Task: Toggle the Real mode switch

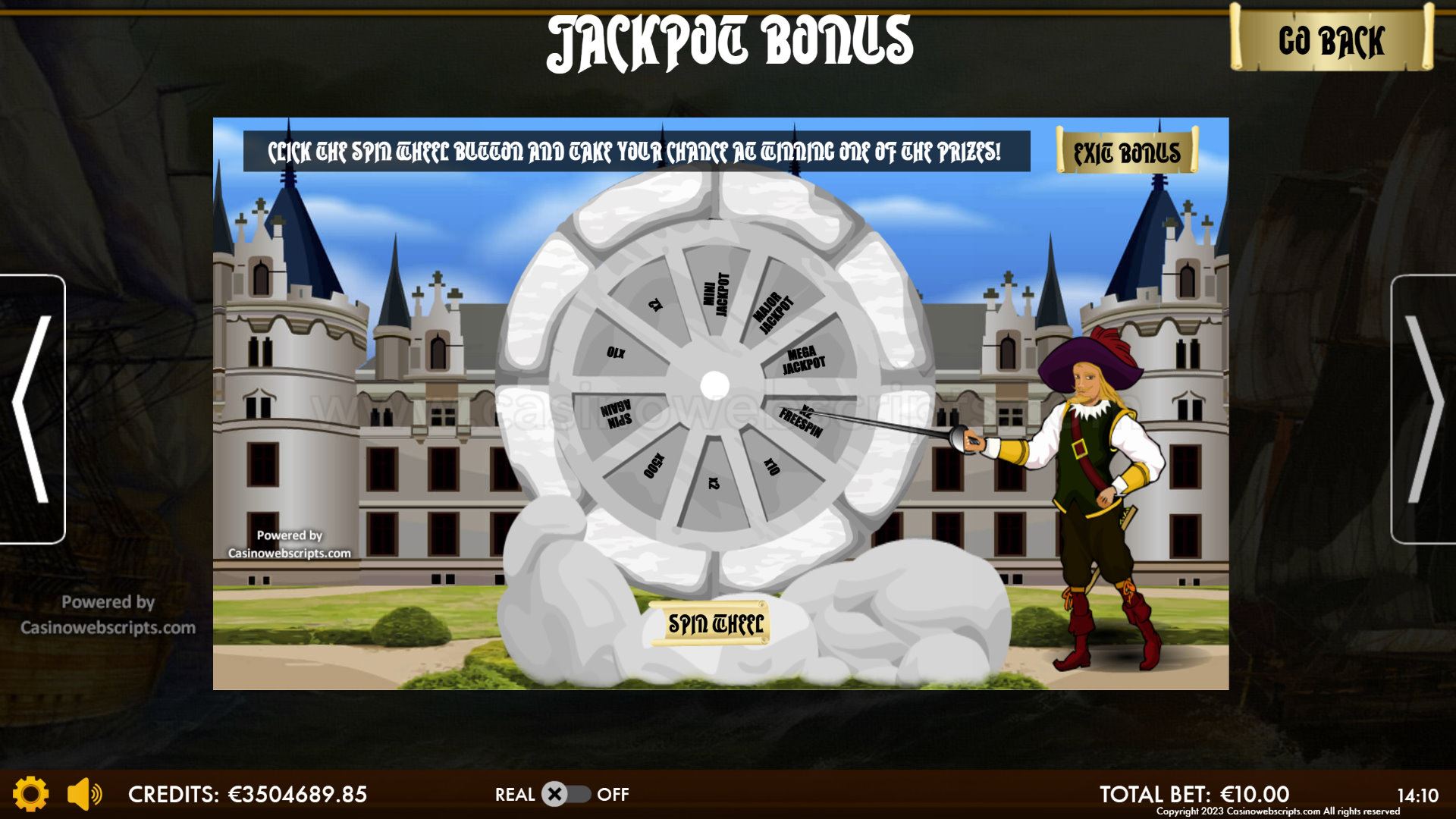Action: [x=566, y=794]
